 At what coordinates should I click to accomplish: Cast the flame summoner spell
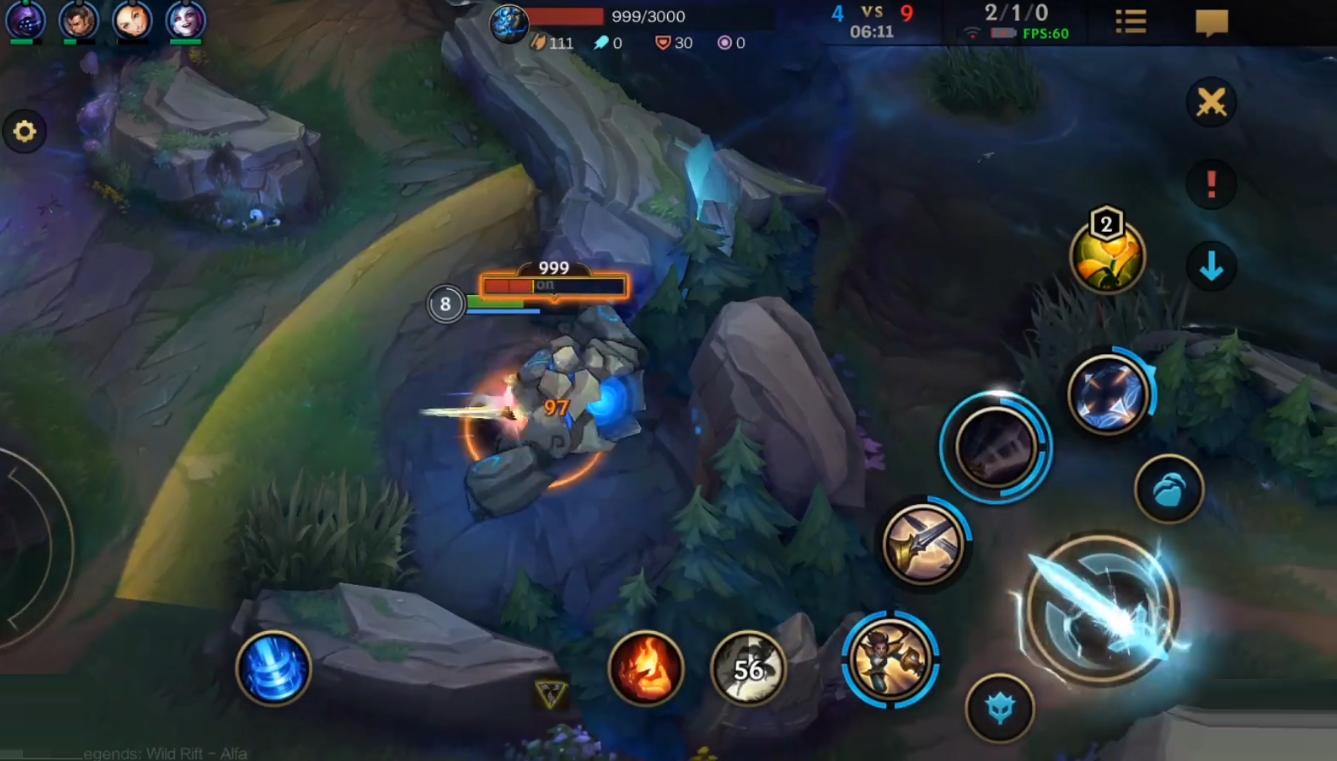coord(646,668)
